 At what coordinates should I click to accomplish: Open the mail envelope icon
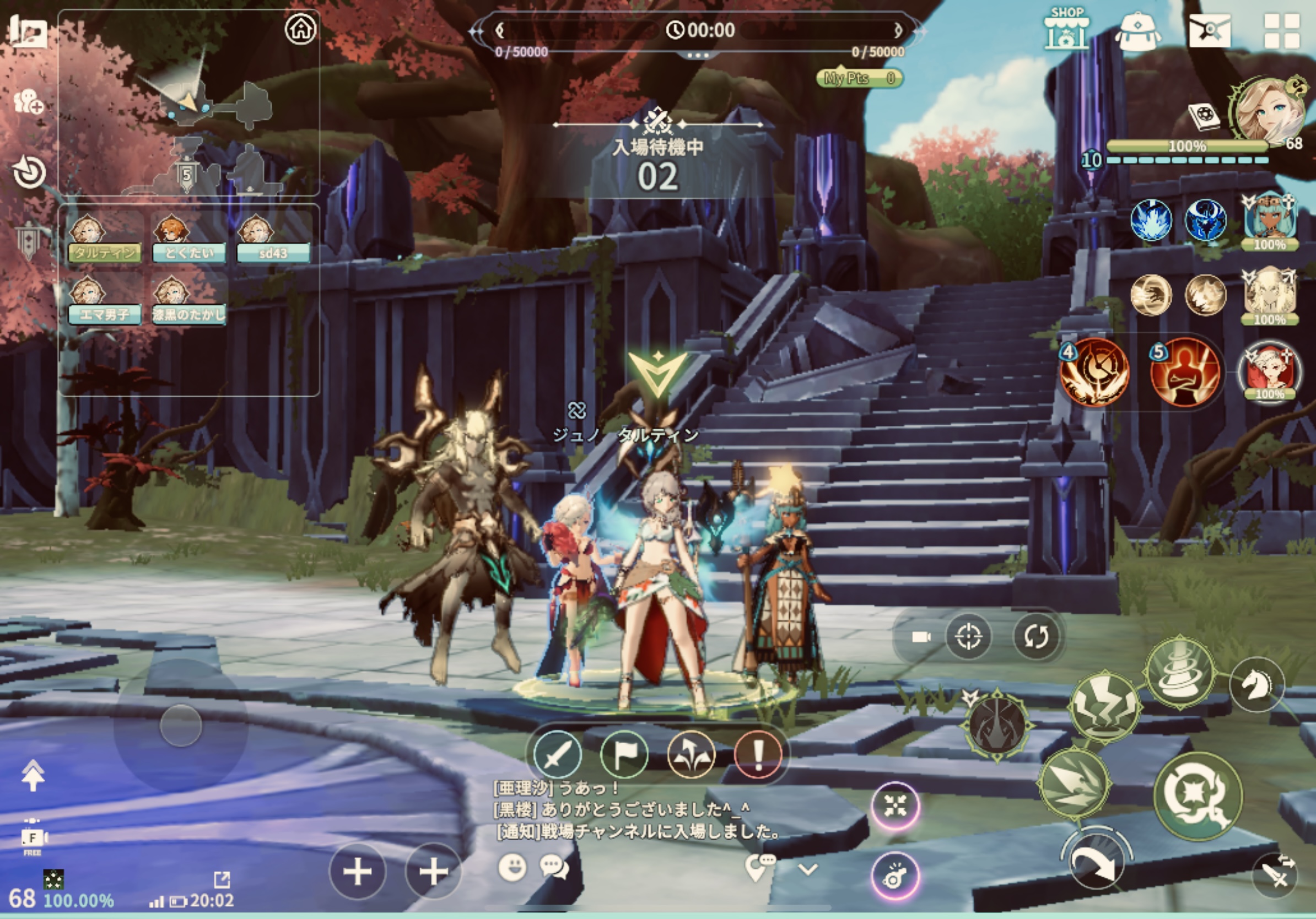(x=1210, y=30)
